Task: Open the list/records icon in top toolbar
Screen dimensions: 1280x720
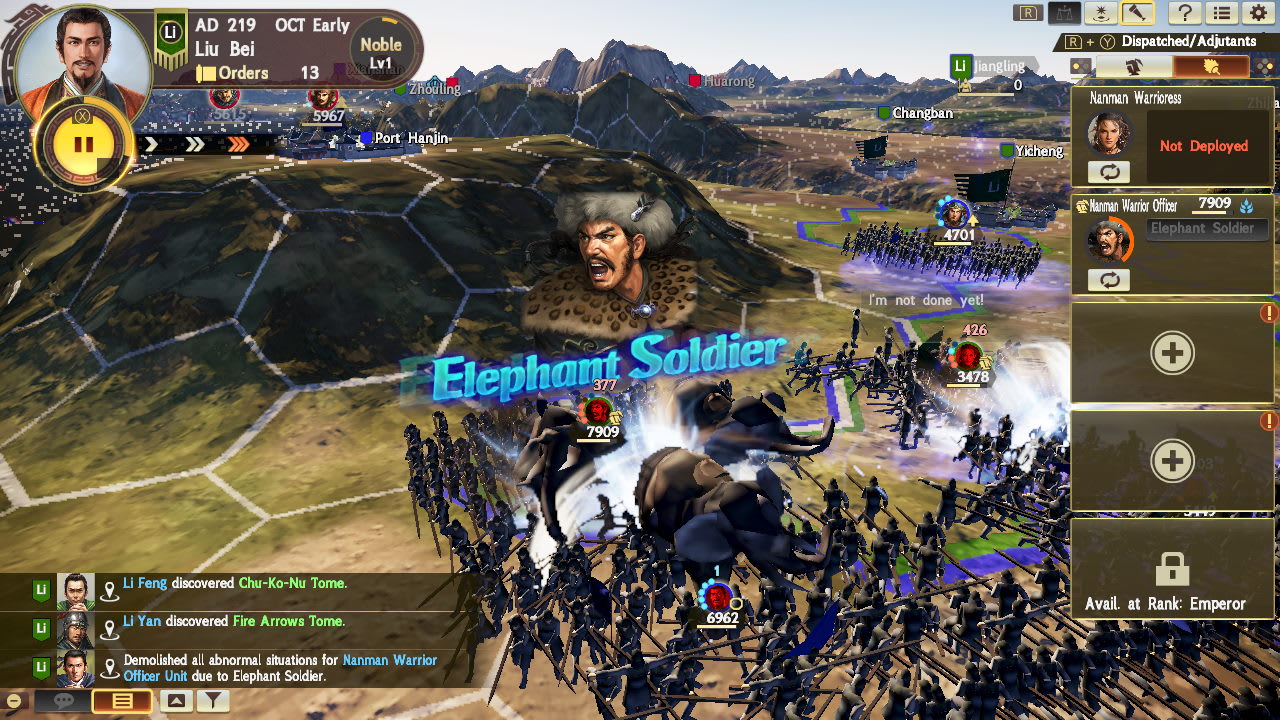Action: [x=1224, y=13]
